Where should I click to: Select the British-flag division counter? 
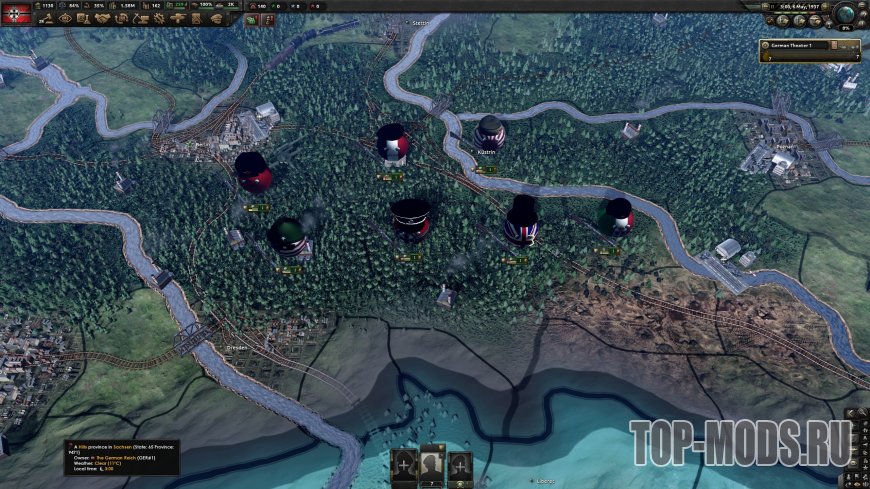click(x=521, y=222)
